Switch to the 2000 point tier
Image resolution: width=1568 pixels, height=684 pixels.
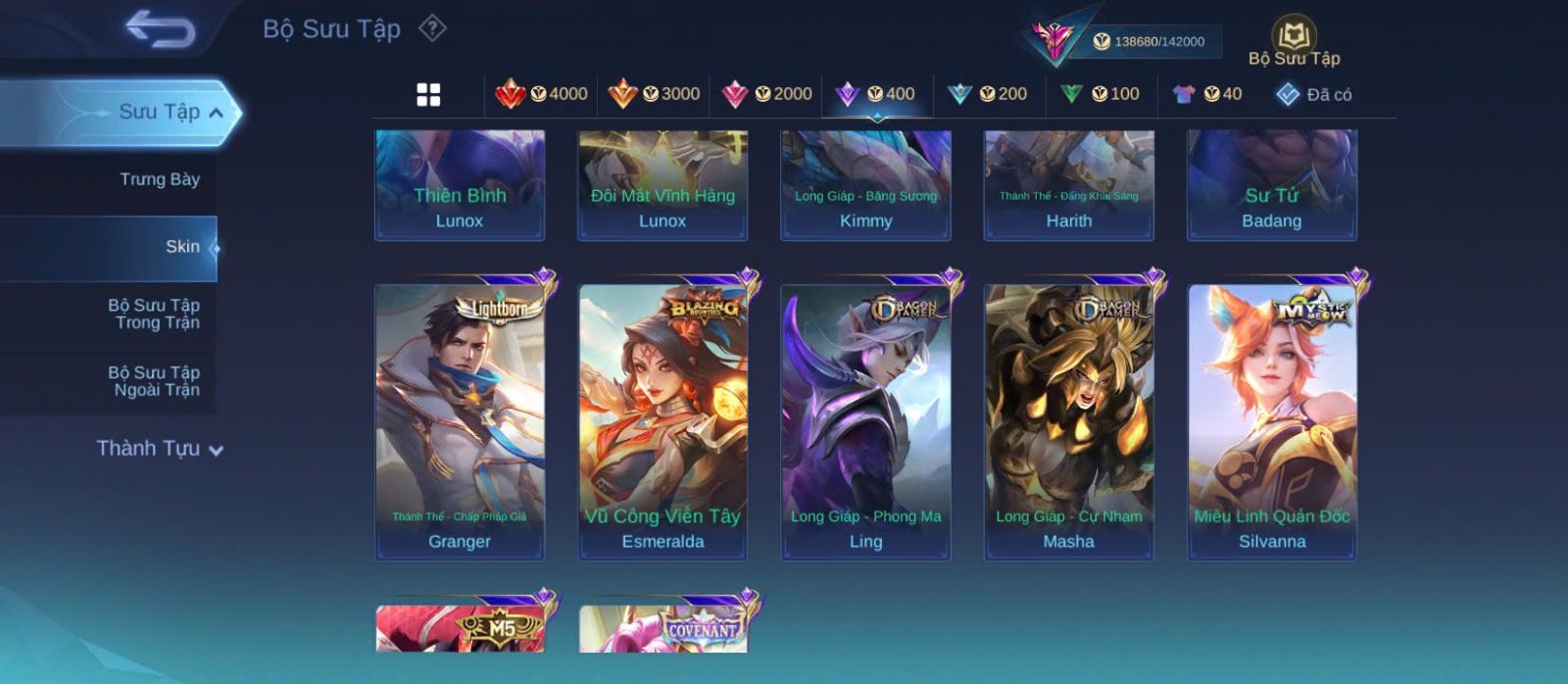coord(766,94)
